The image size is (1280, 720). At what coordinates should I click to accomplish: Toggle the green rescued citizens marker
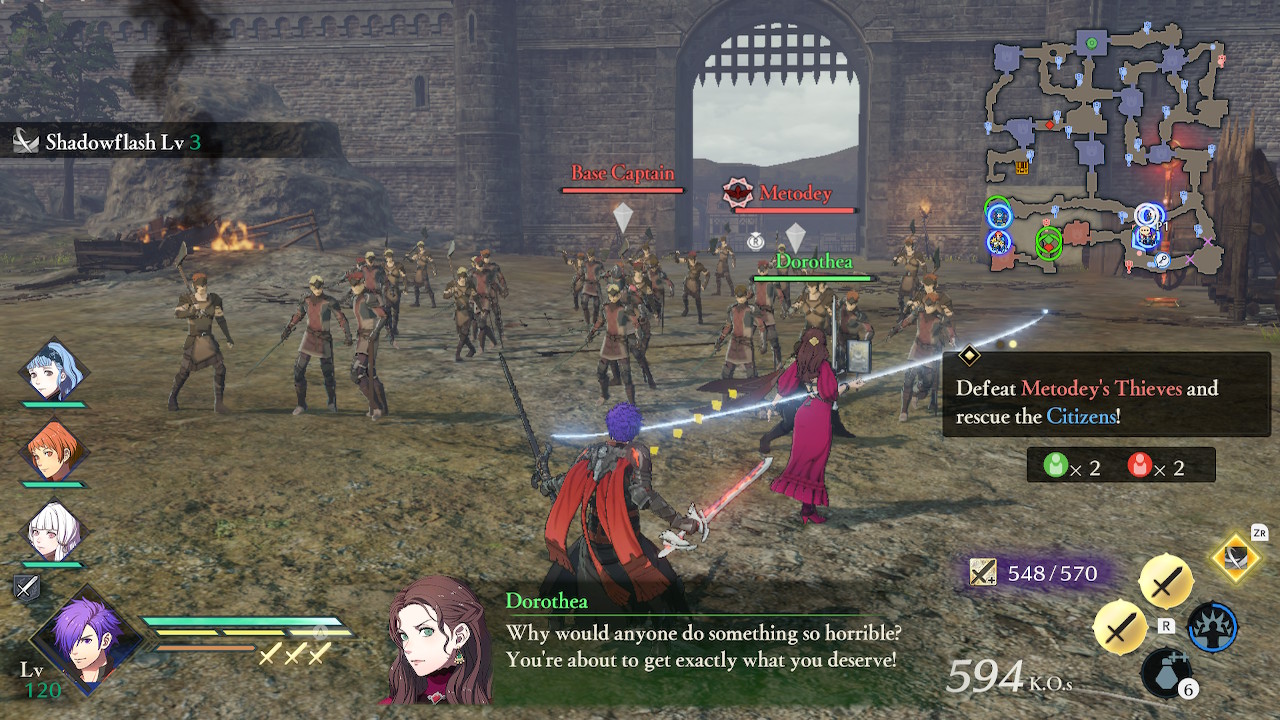click(x=1058, y=464)
